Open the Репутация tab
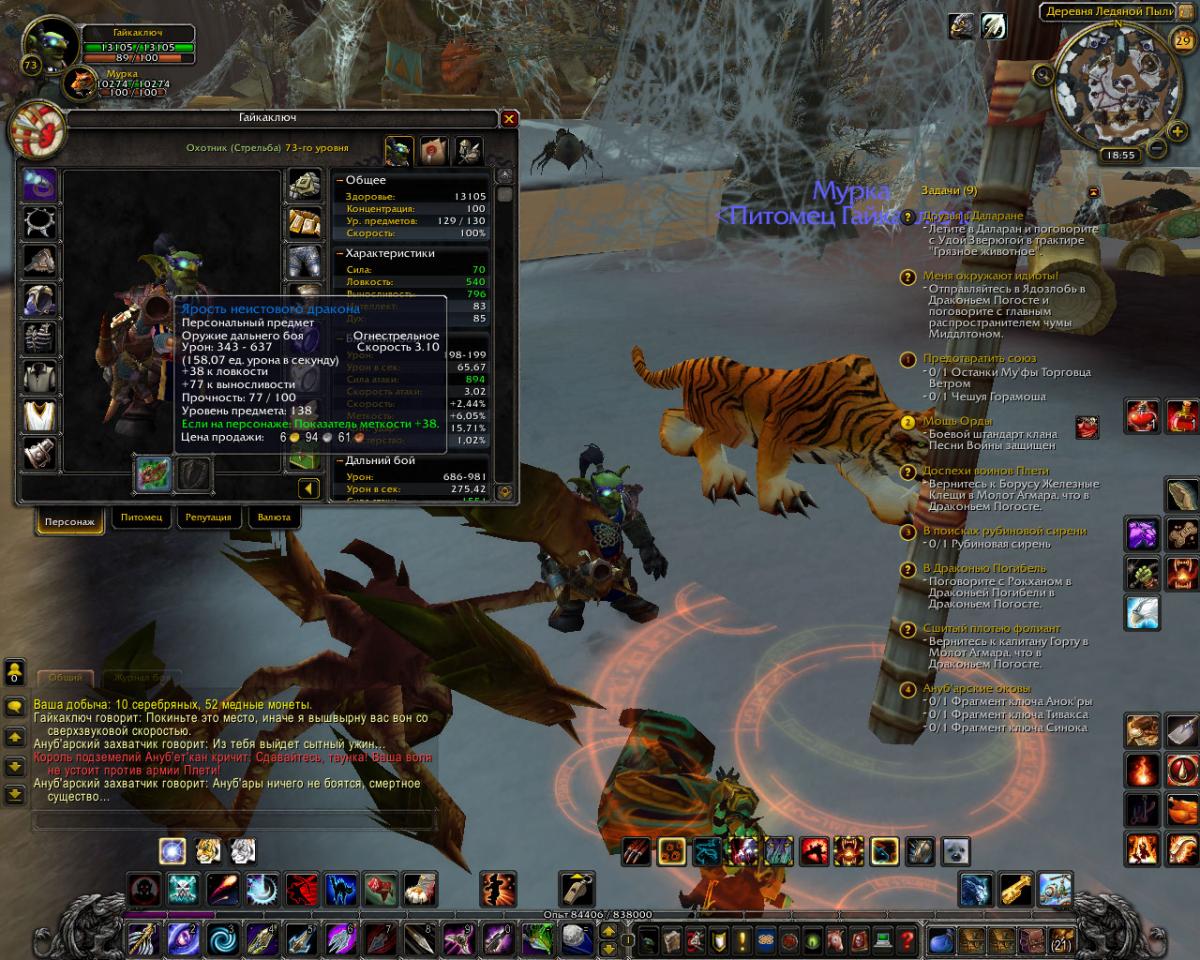Image resolution: width=1200 pixels, height=960 pixels. tap(207, 518)
